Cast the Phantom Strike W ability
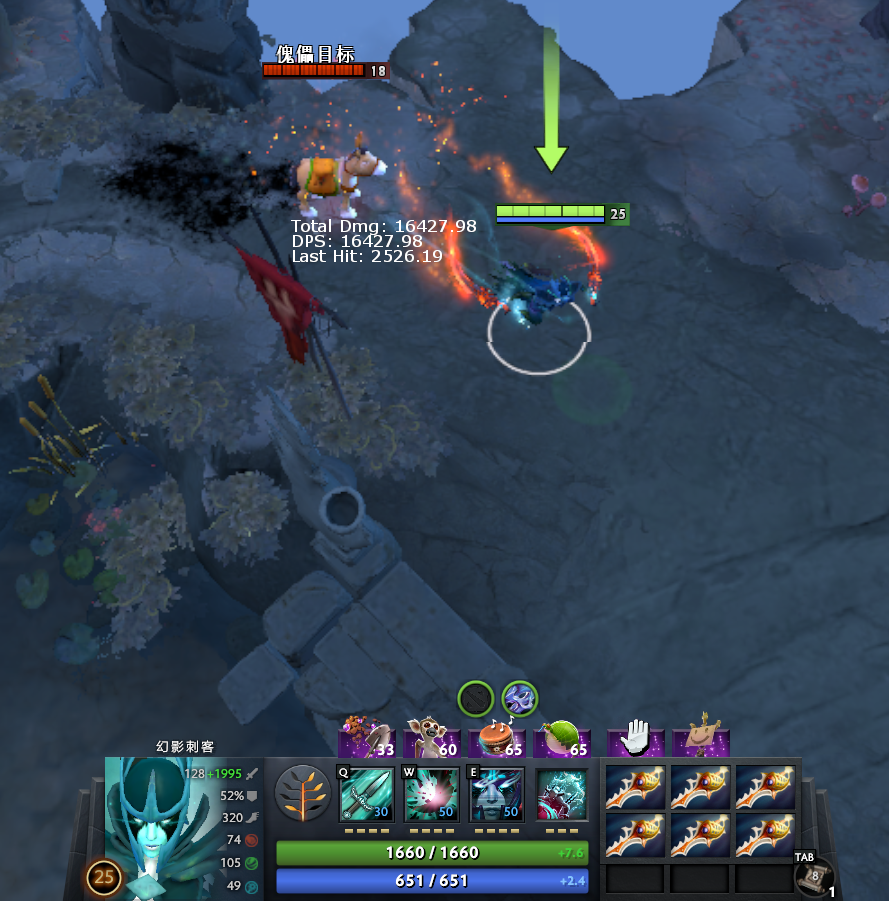The height and width of the screenshot is (901, 889). coord(431,794)
